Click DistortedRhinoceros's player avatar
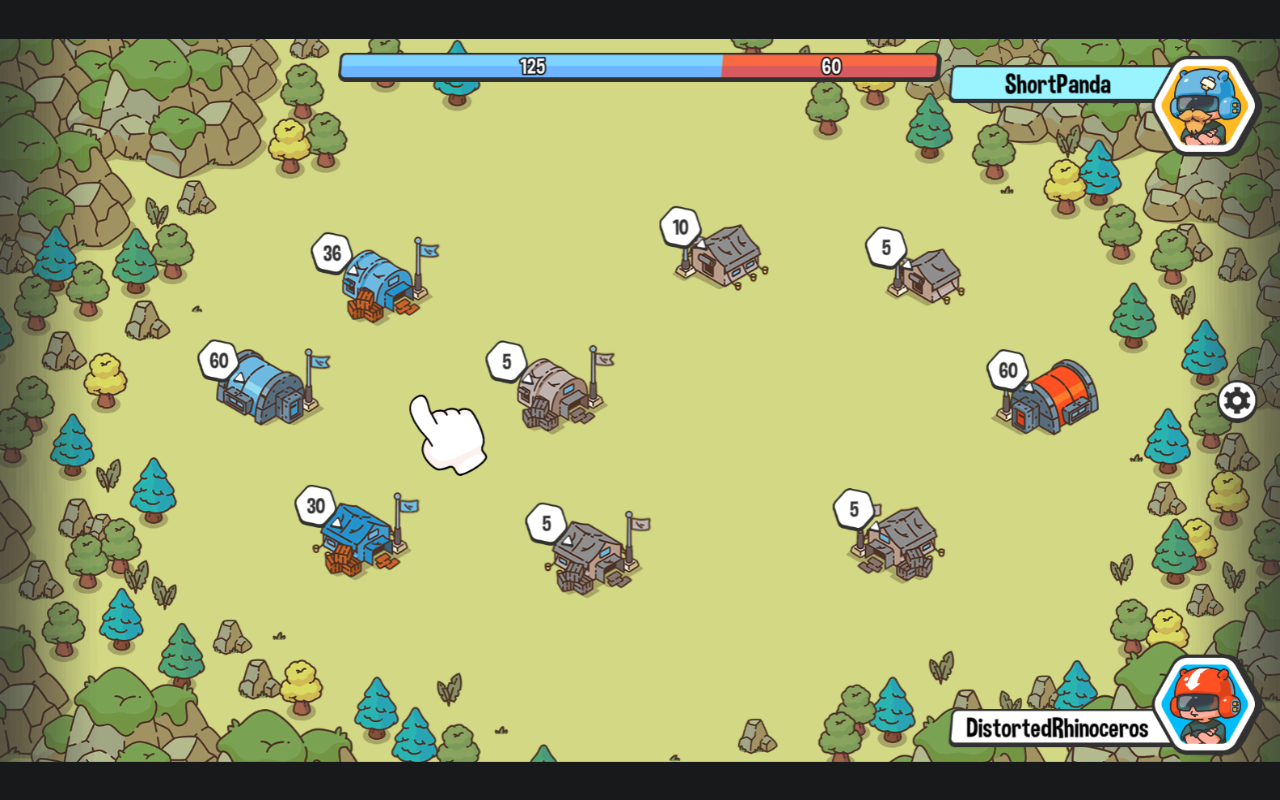 coord(1204,704)
